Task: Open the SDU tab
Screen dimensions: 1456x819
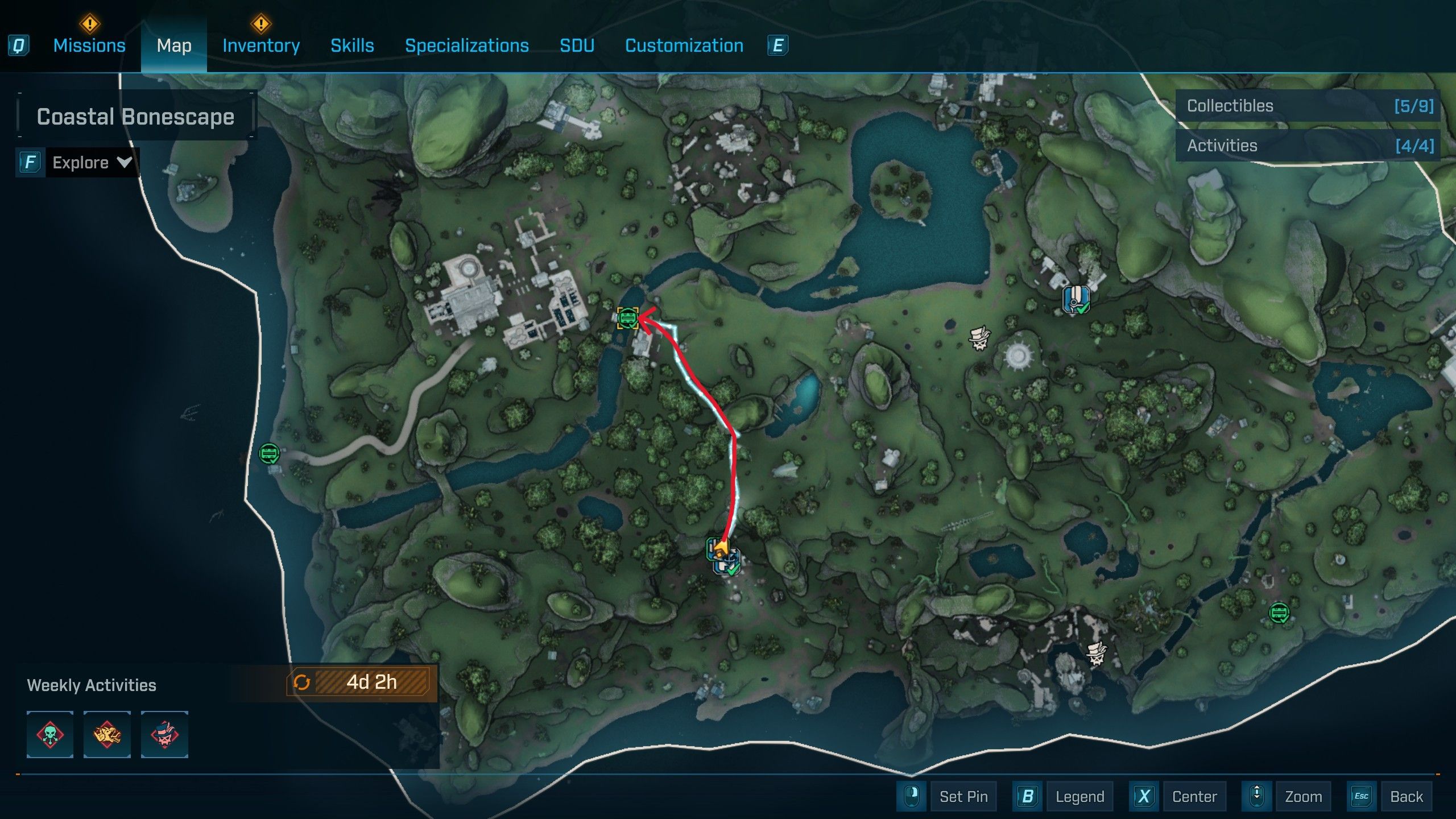Action: [577, 45]
